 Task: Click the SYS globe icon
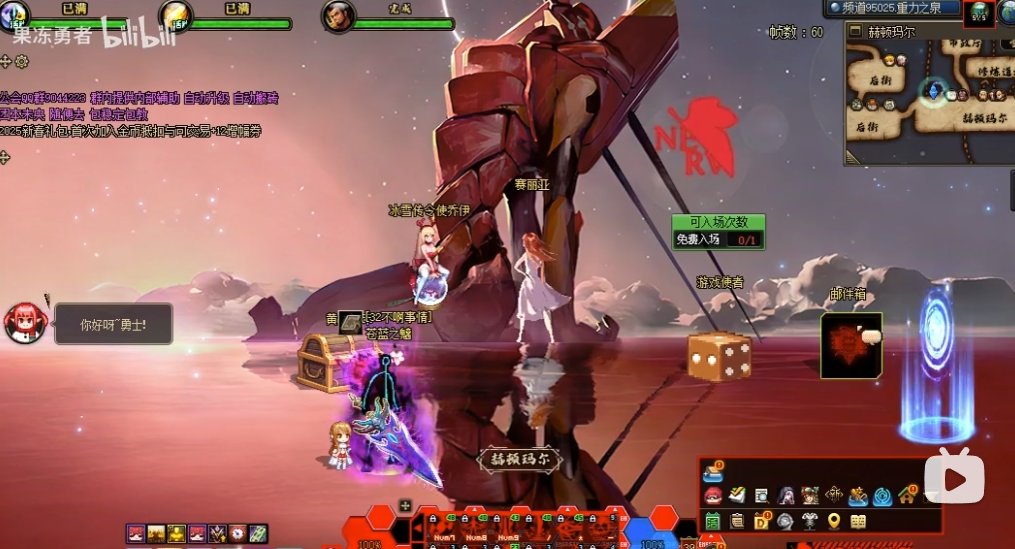pyautogui.click(x=978, y=12)
